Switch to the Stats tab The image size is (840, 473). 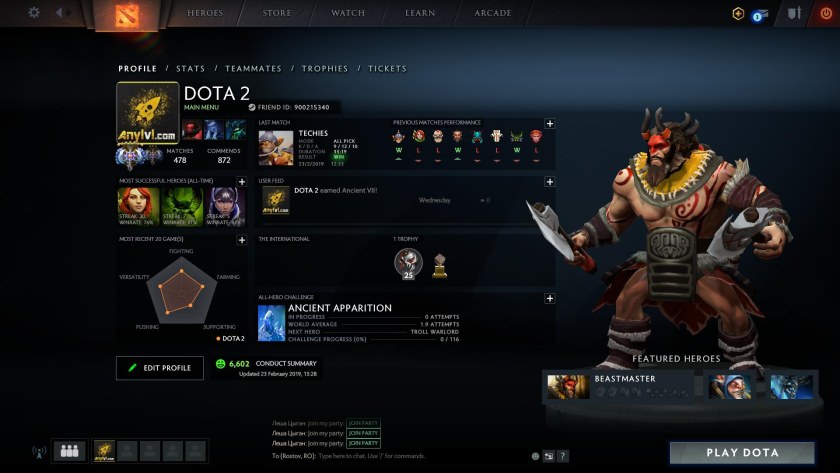pyautogui.click(x=190, y=69)
